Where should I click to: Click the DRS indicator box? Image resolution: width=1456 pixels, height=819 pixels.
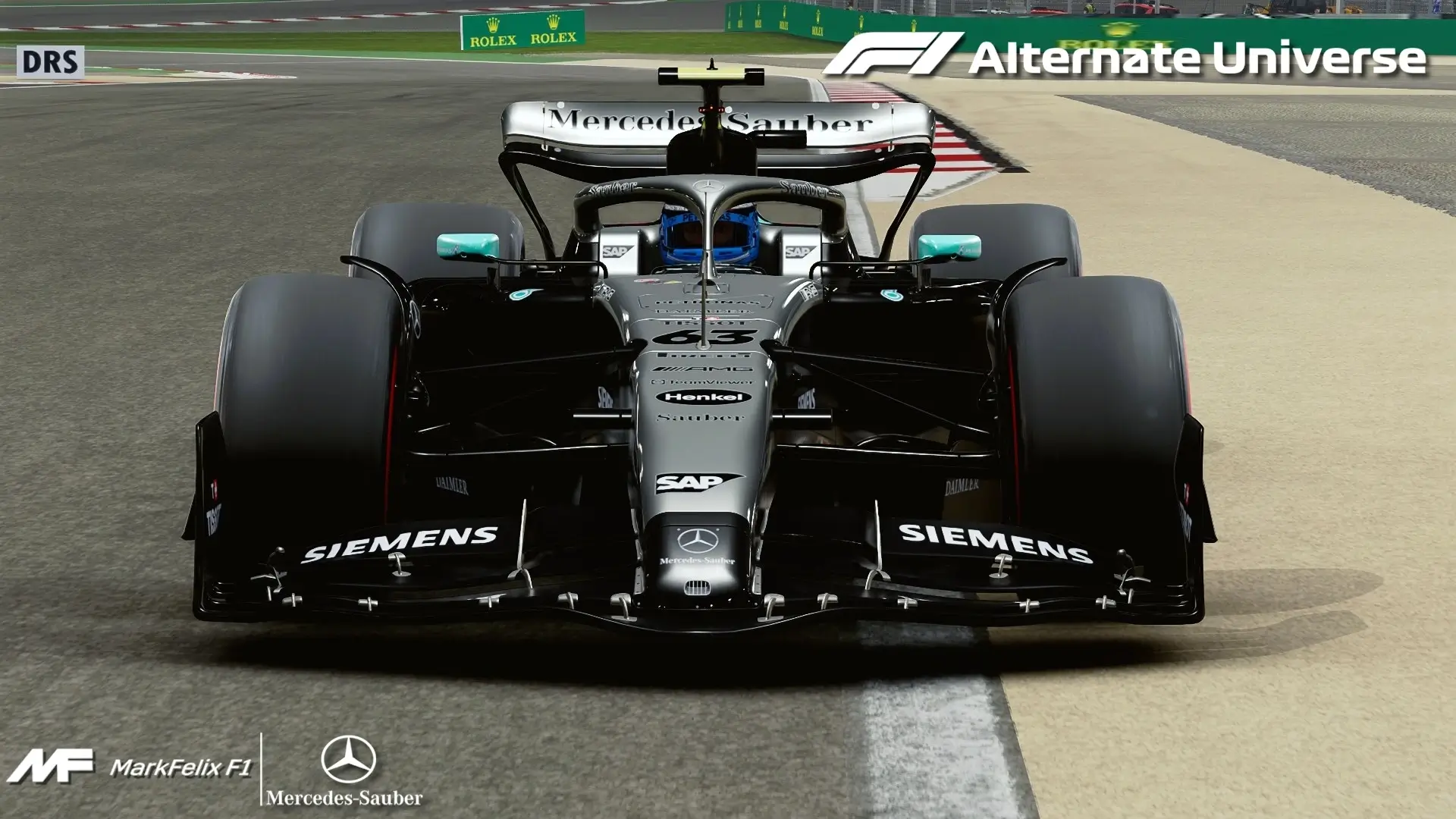pyautogui.click(x=50, y=62)
